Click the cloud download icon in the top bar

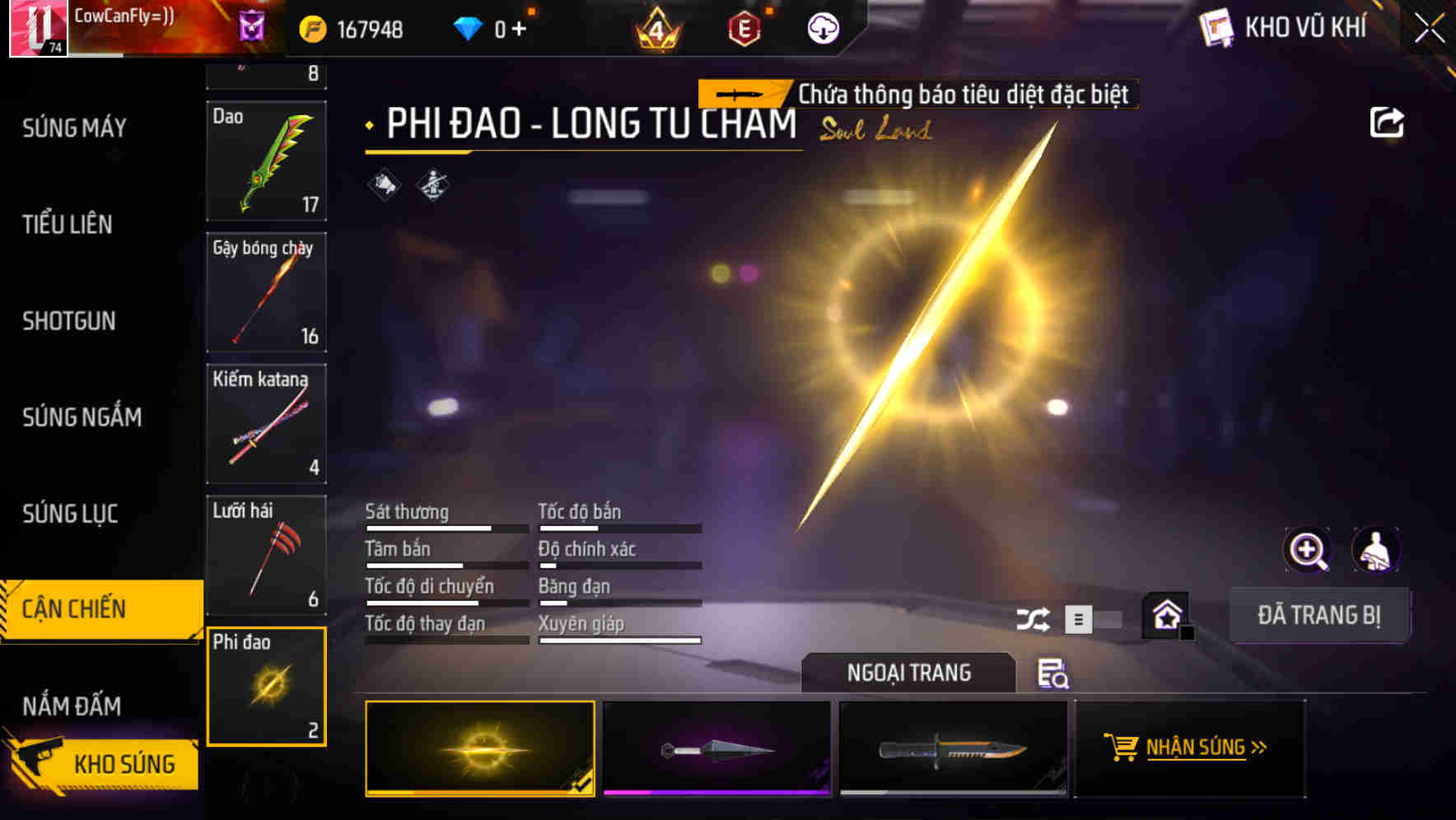coord(823,26)
